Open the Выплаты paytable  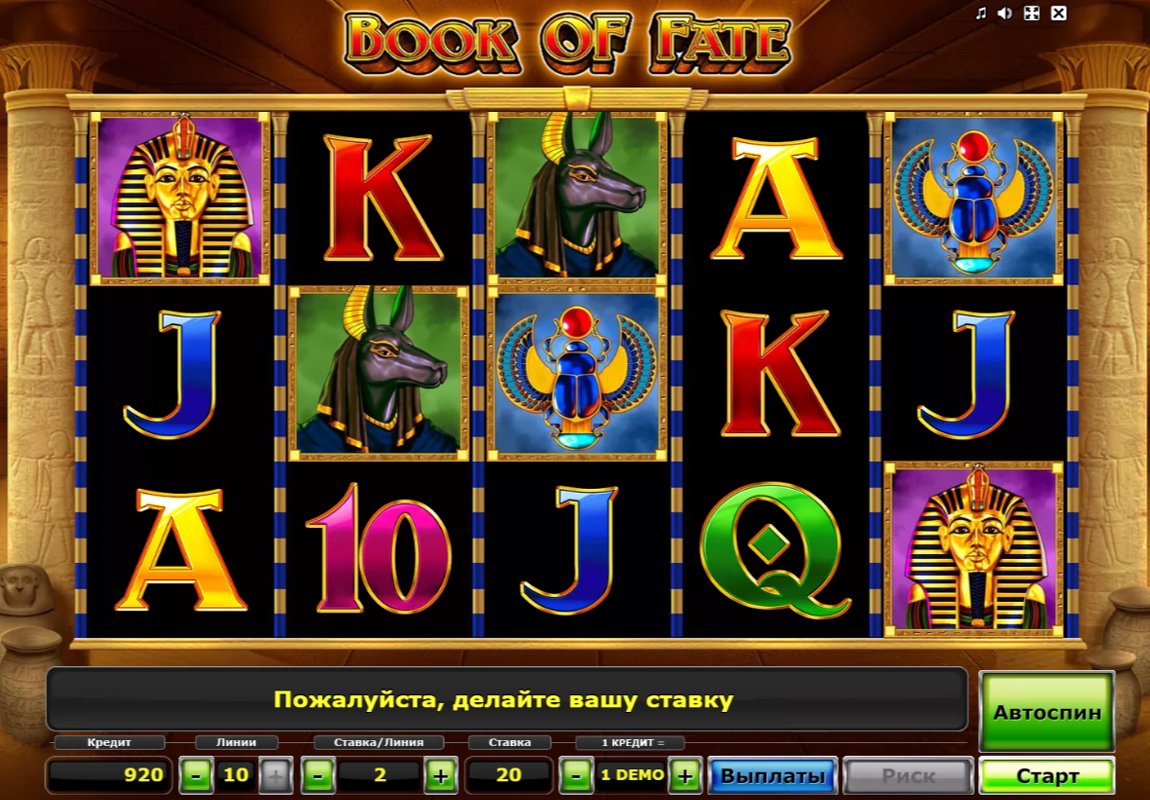click(773, 776)
